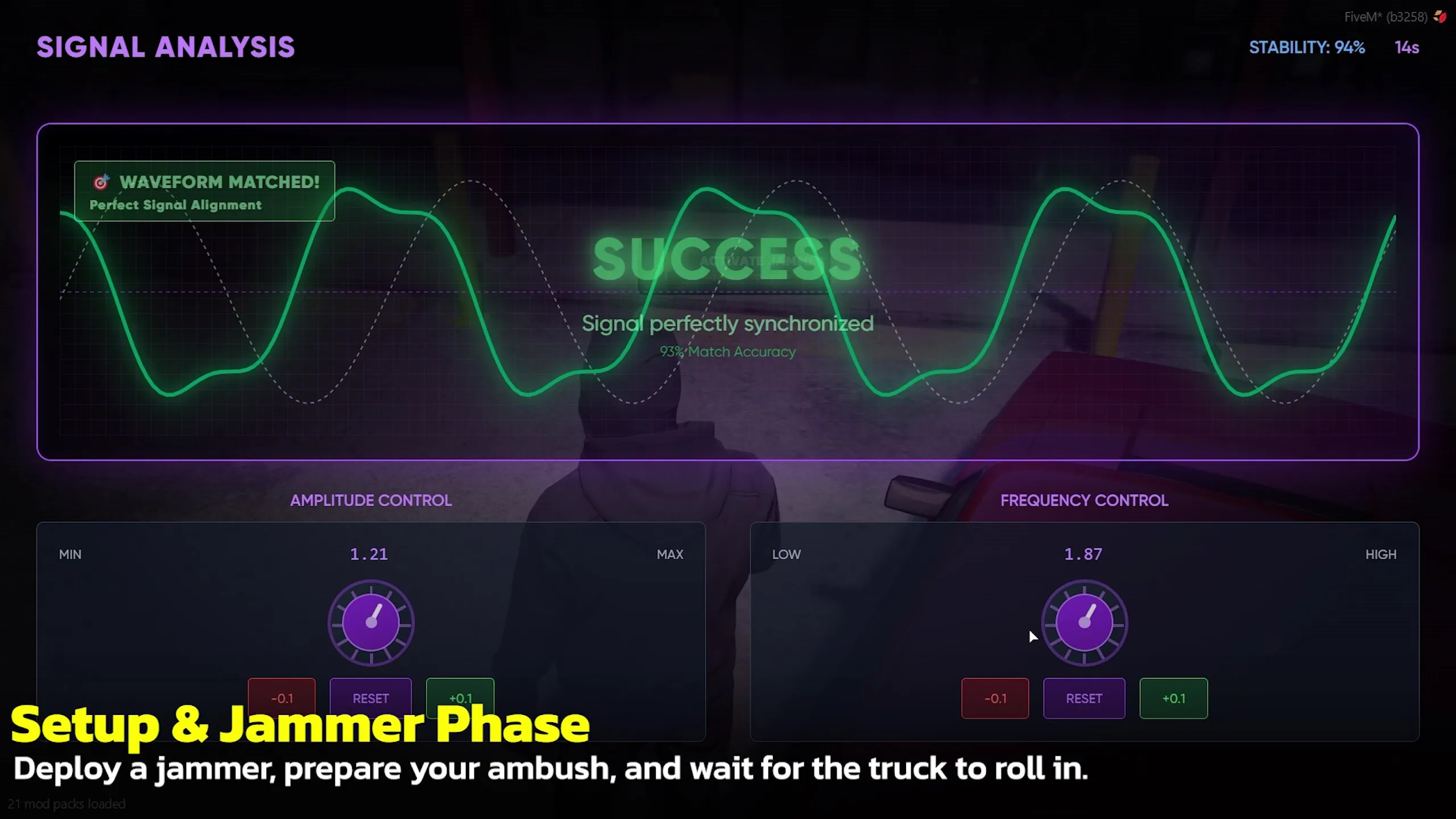Viewport: 1456px width, 819px height.
Task: Click the frequency control dial
Action: point(1084,623)
